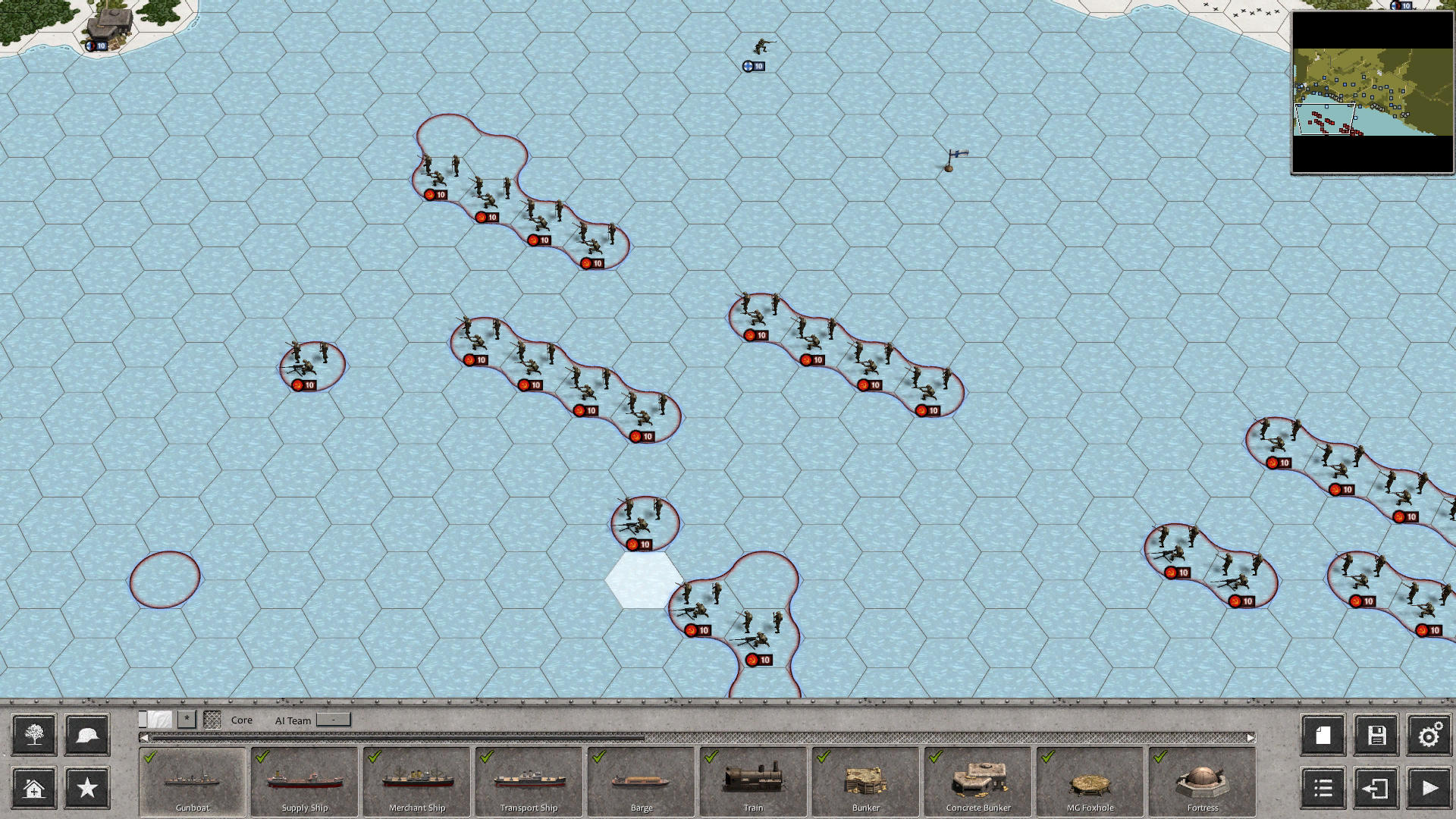Viewport: 1456px width, 819px height.
Task: Pick the Train unit icon
Action: (x=752, y=781)
